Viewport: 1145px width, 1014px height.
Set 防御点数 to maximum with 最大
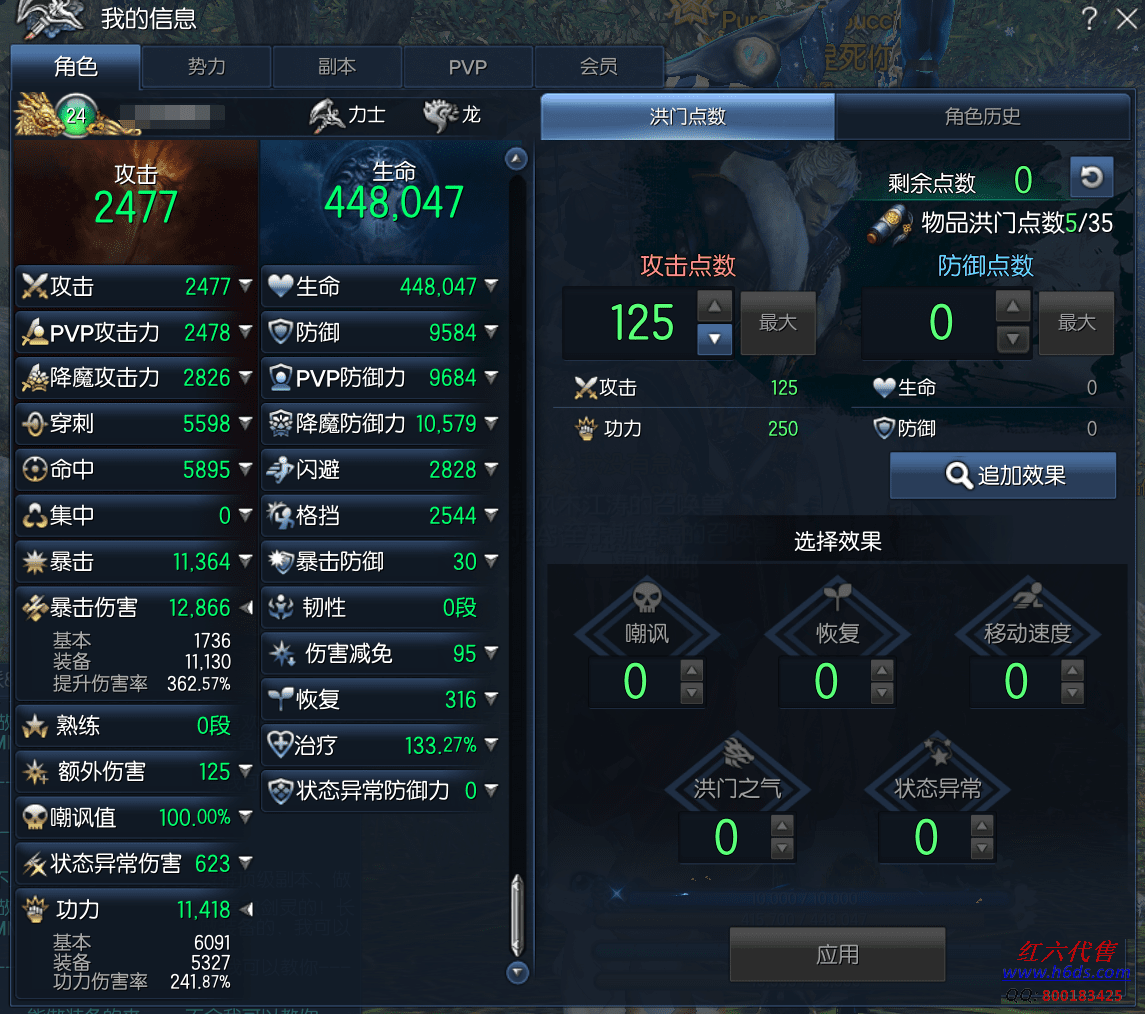click(x=1076, y=323)
